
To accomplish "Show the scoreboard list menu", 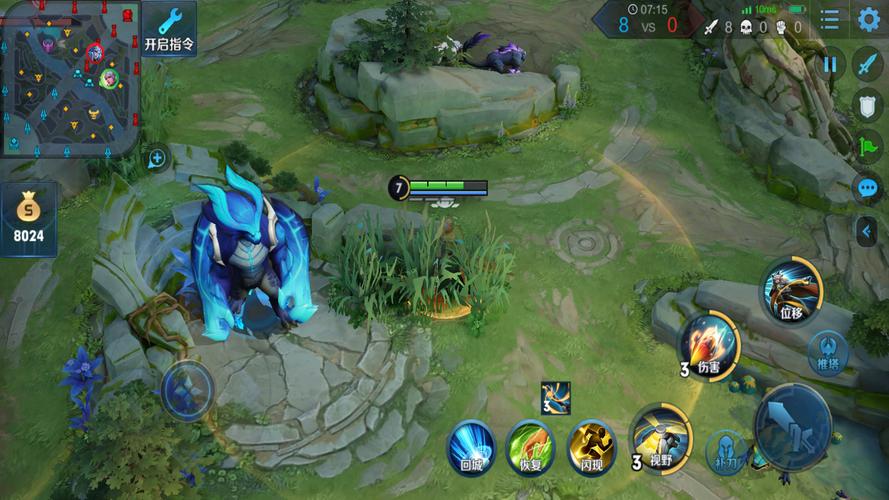I will click(830, 19).
